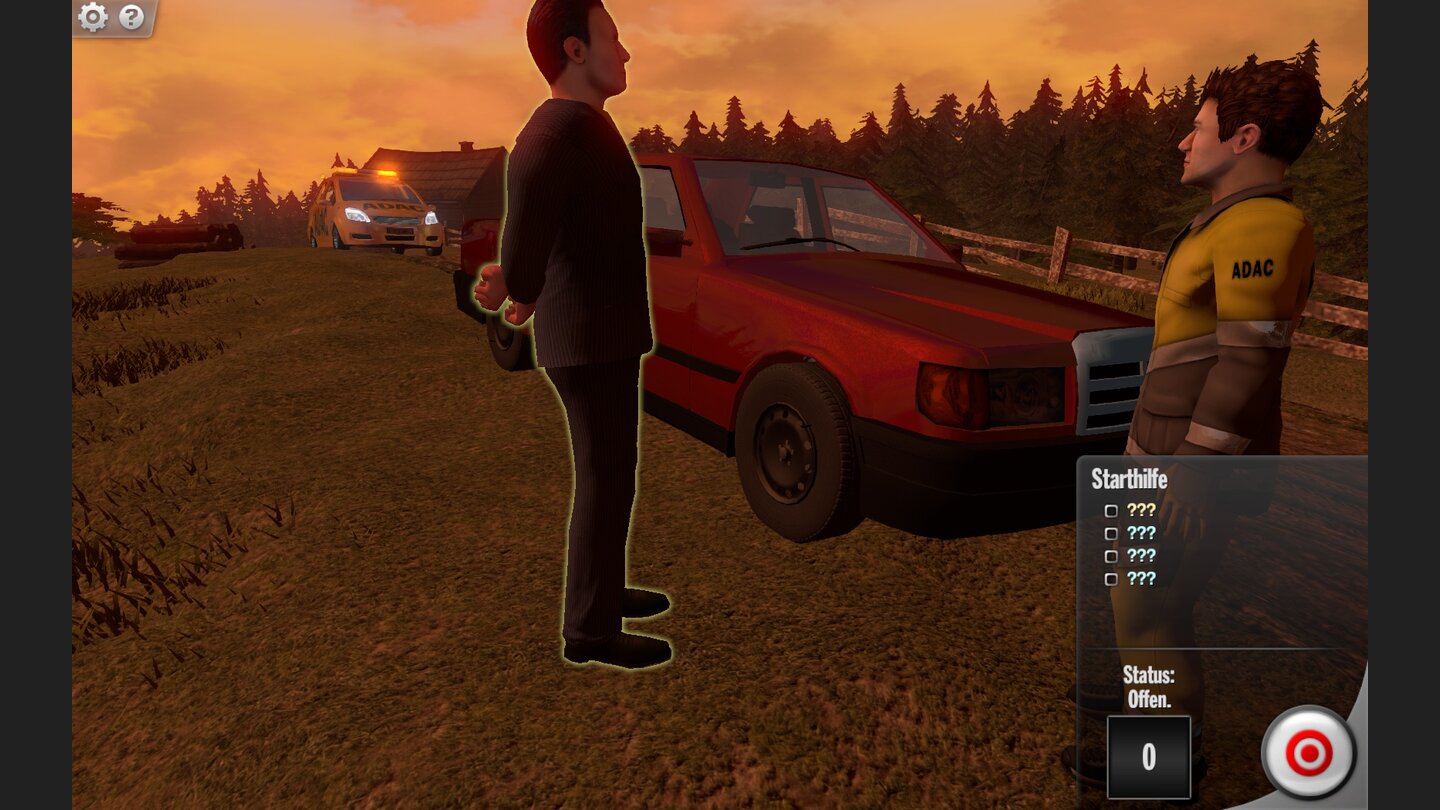
Task: Check the first ??? objective checkbox
Action: pos(1111,510)
